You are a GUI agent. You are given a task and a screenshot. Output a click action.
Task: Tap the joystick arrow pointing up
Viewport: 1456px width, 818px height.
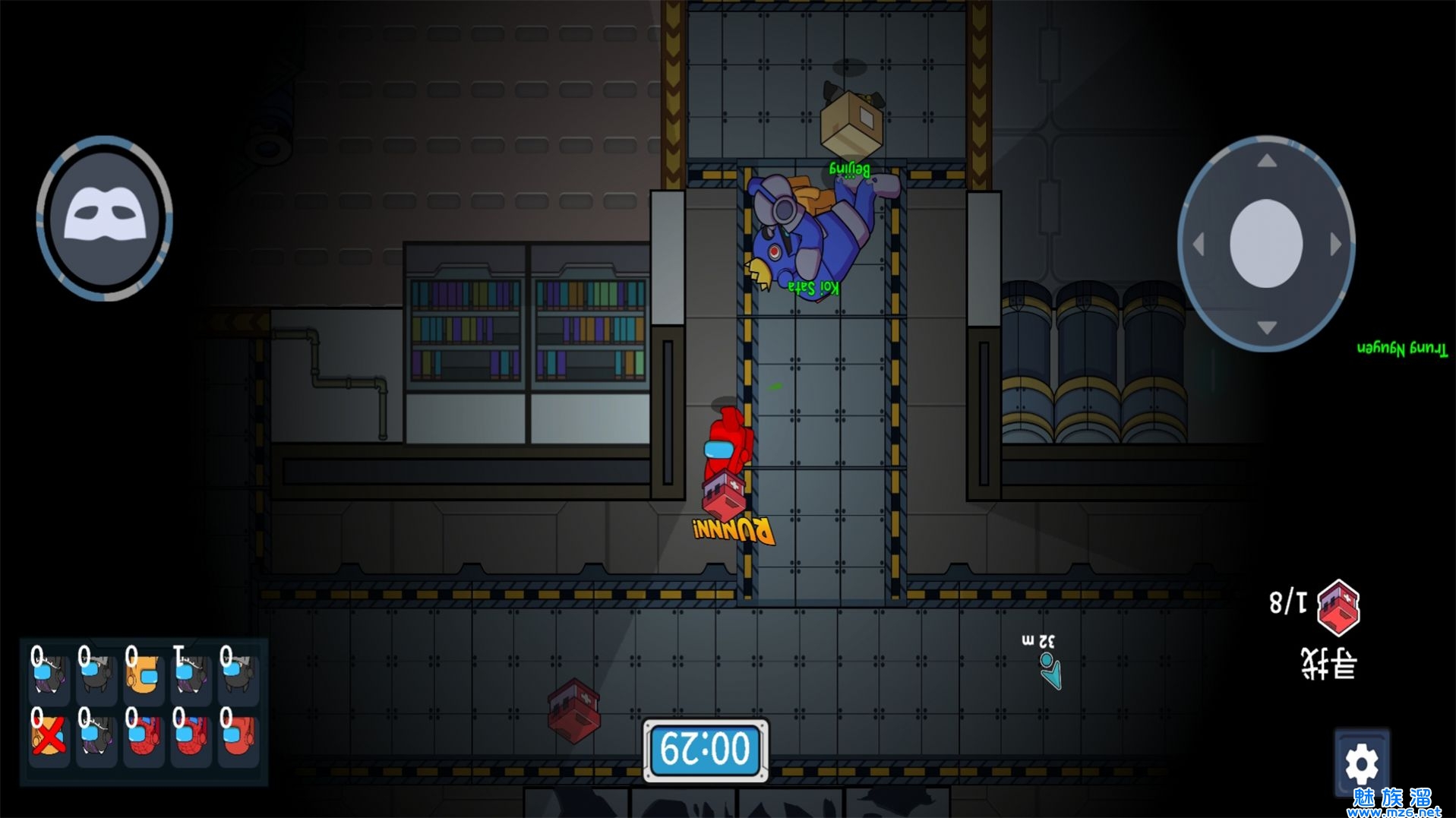tap(1266, 161)
